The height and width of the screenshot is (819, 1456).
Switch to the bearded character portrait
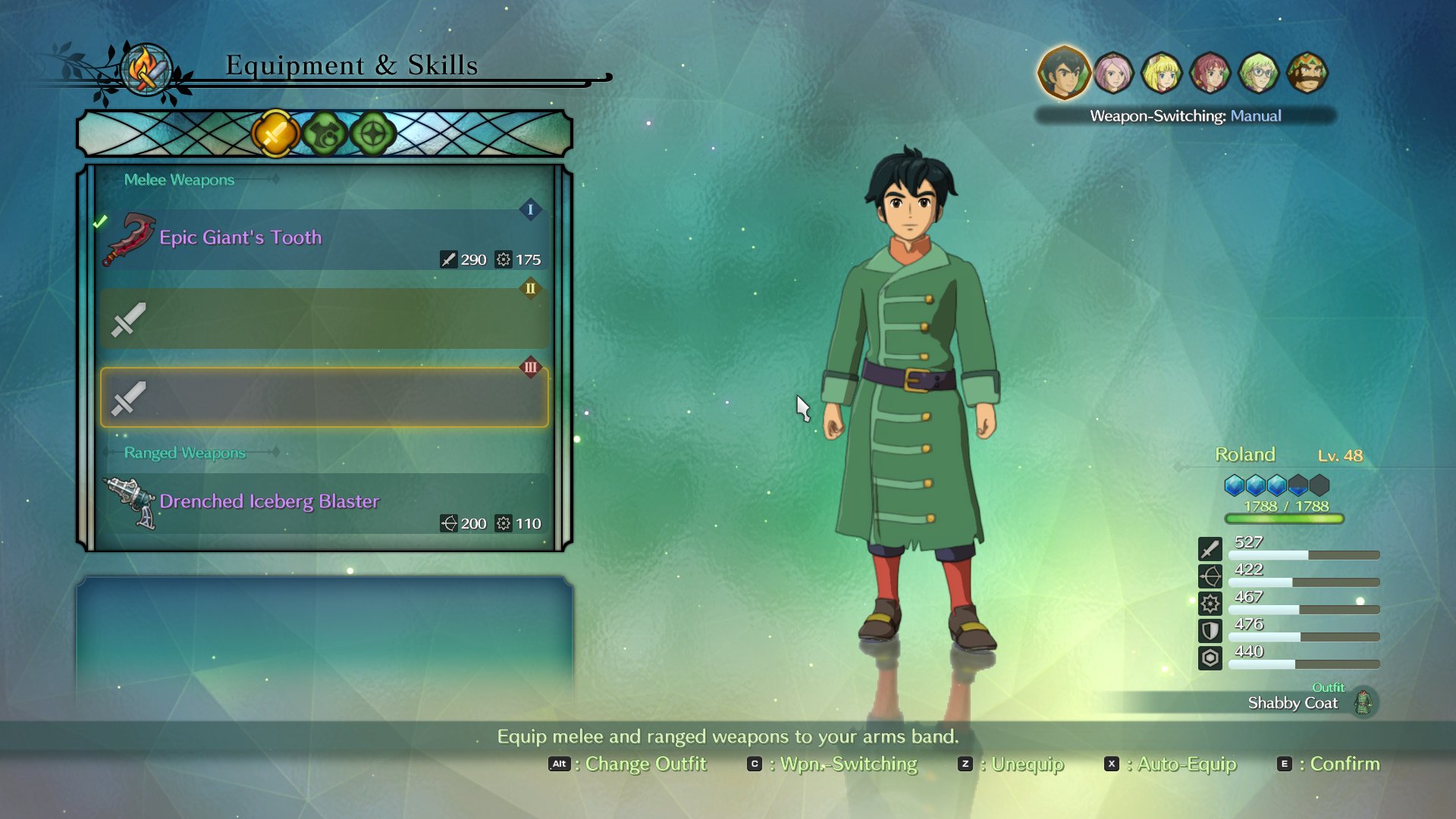click(x=1307, y=74)
